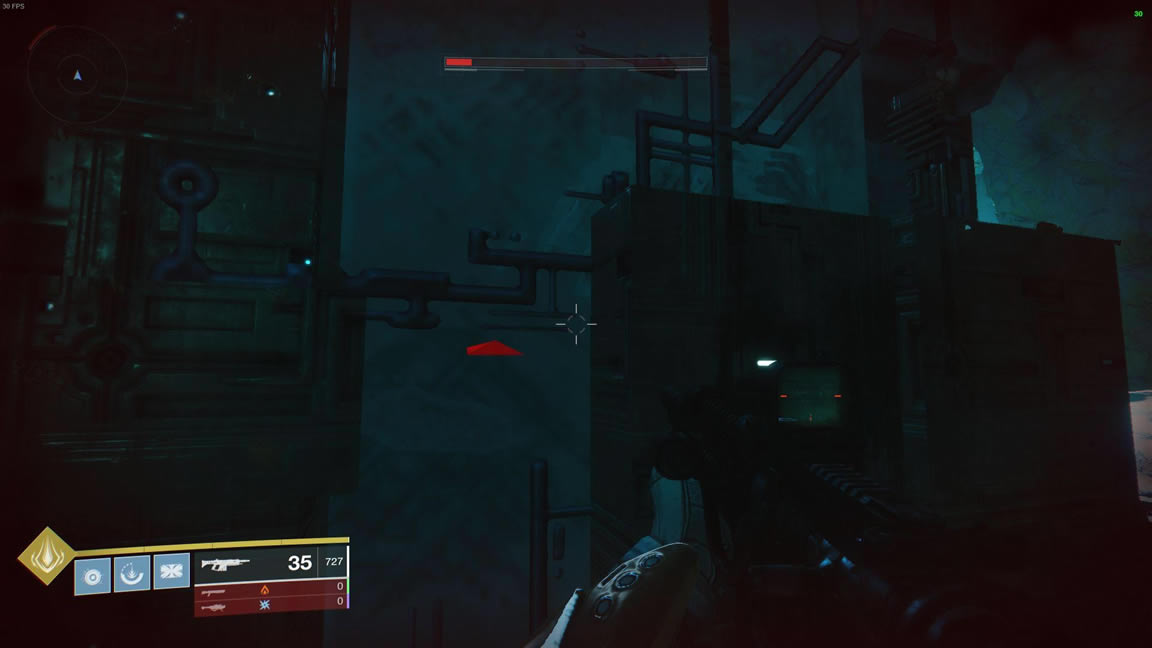Use the class ability rift icon
The image size is (1152, 648).
[131, 574]
